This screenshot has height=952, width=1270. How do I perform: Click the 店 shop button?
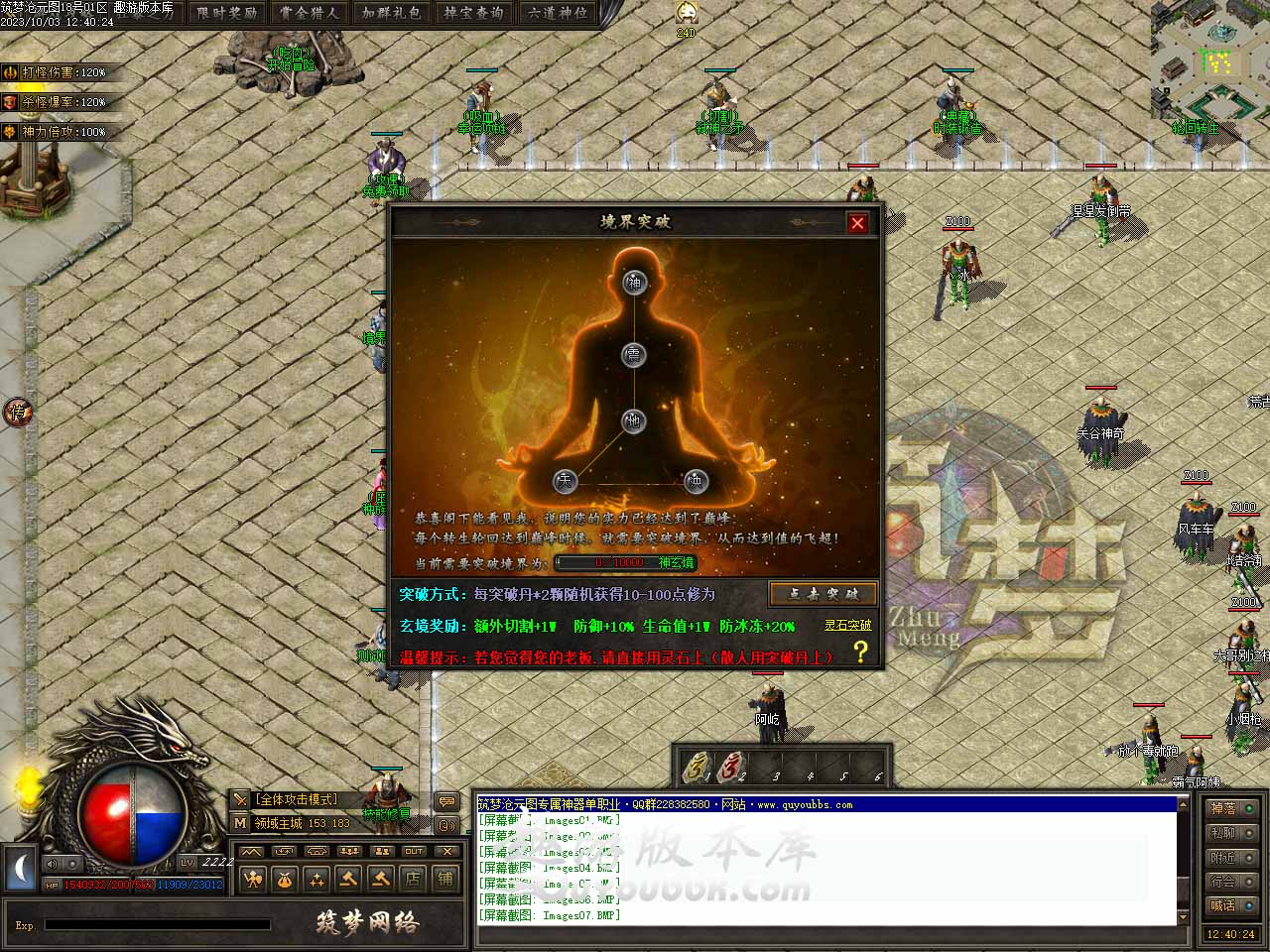pos(413,879)
